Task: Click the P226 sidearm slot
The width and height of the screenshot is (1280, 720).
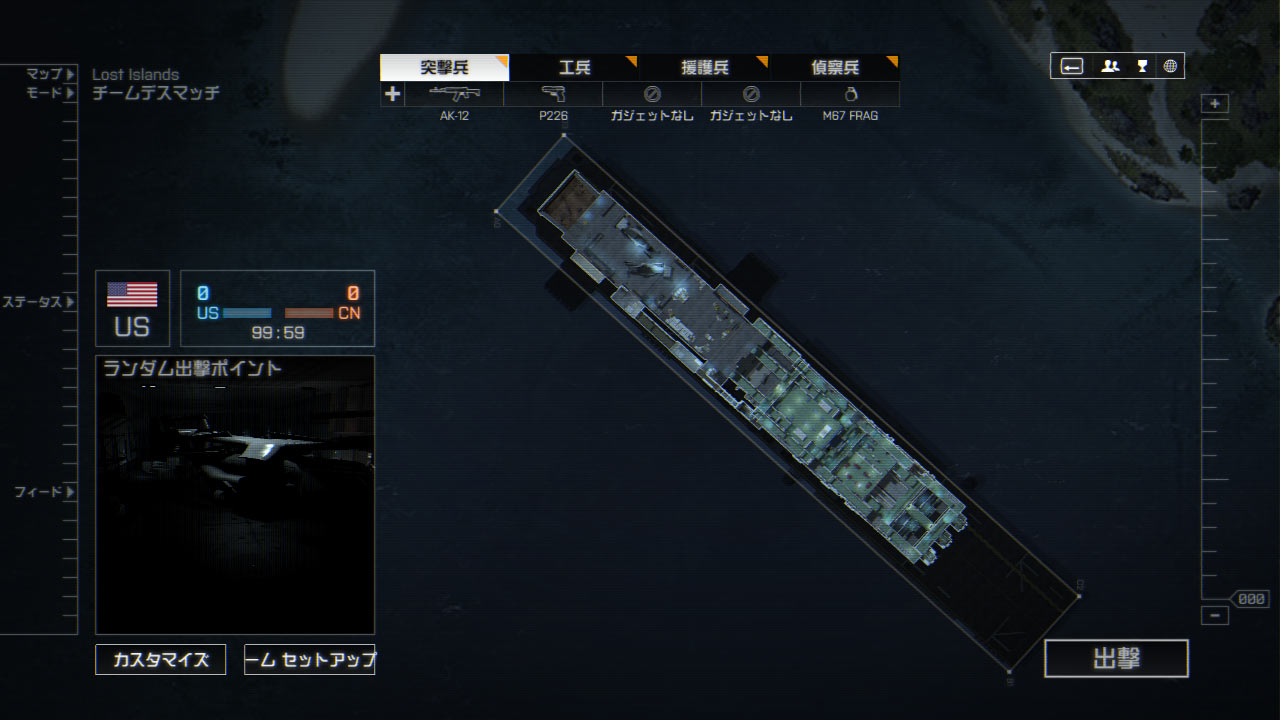Action: pyautogui.click(x=553, y=95)
